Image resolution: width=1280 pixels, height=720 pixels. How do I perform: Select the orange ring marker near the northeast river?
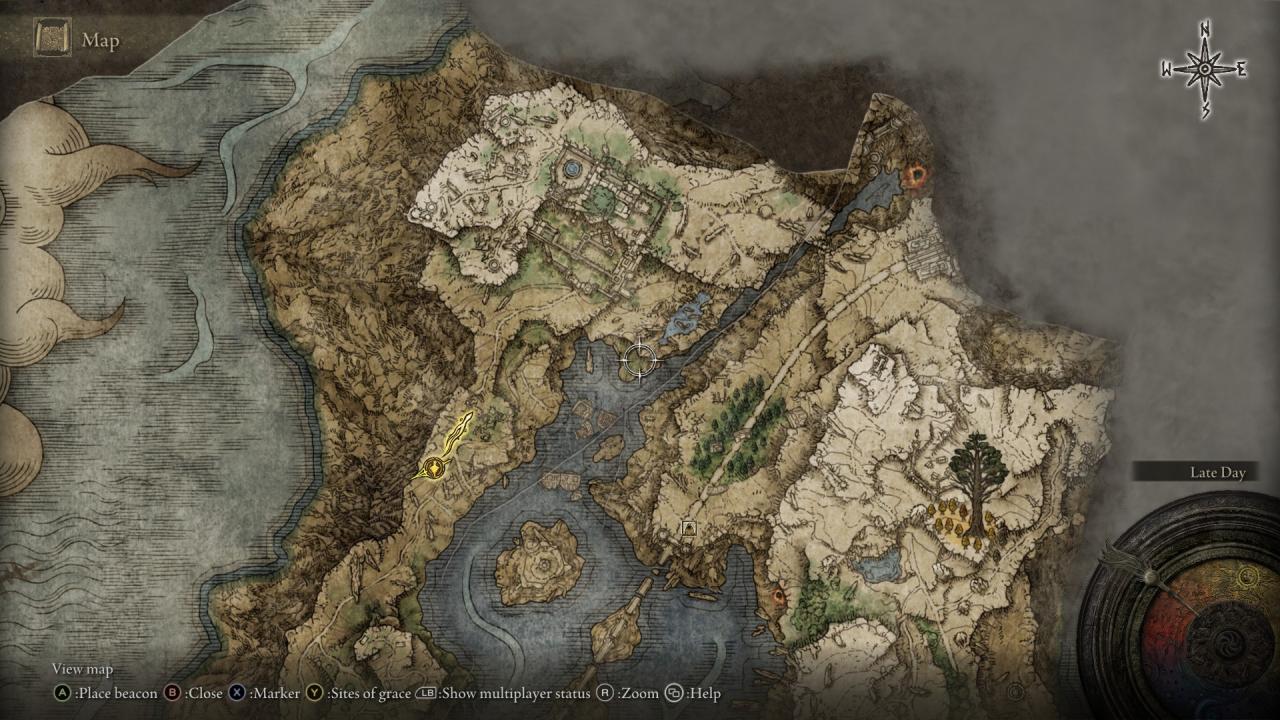tap(914, 177)
